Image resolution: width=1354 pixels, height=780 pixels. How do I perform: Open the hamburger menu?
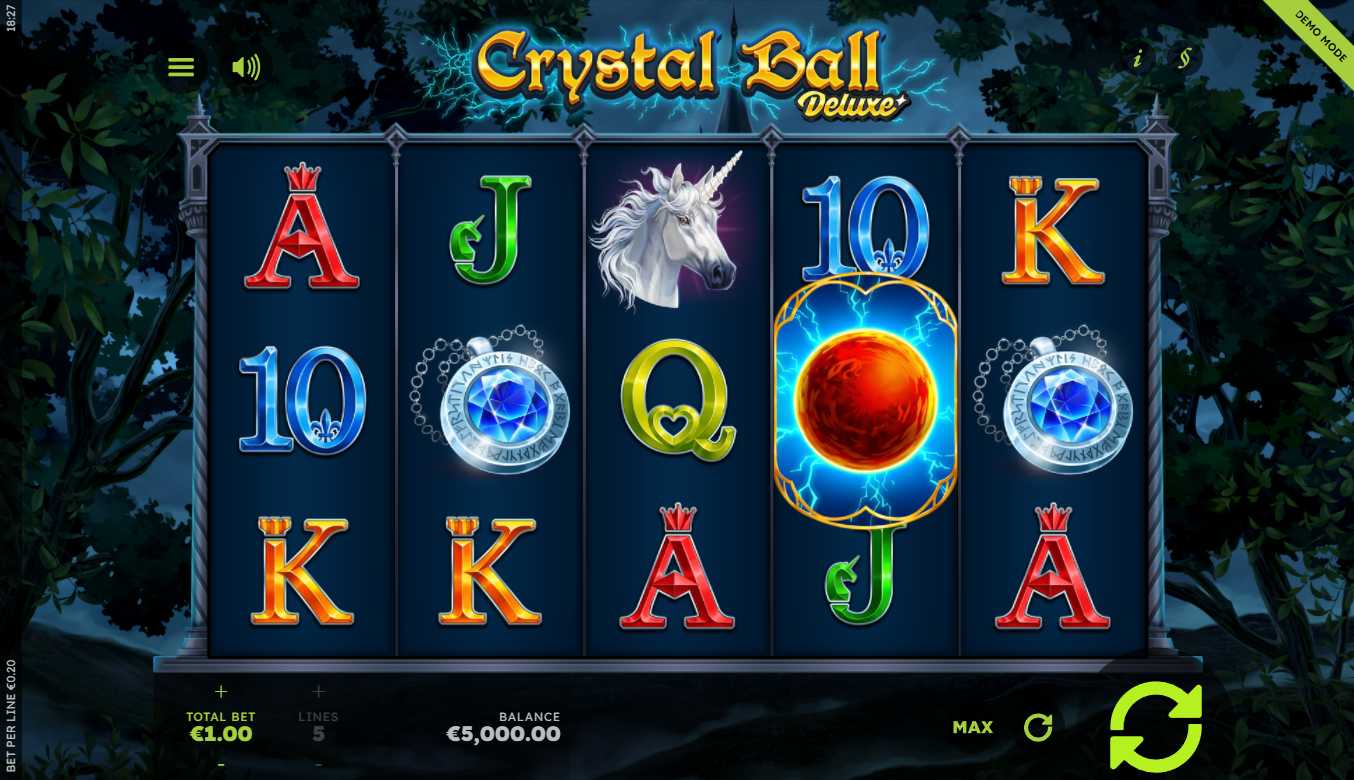coord(181,67)
